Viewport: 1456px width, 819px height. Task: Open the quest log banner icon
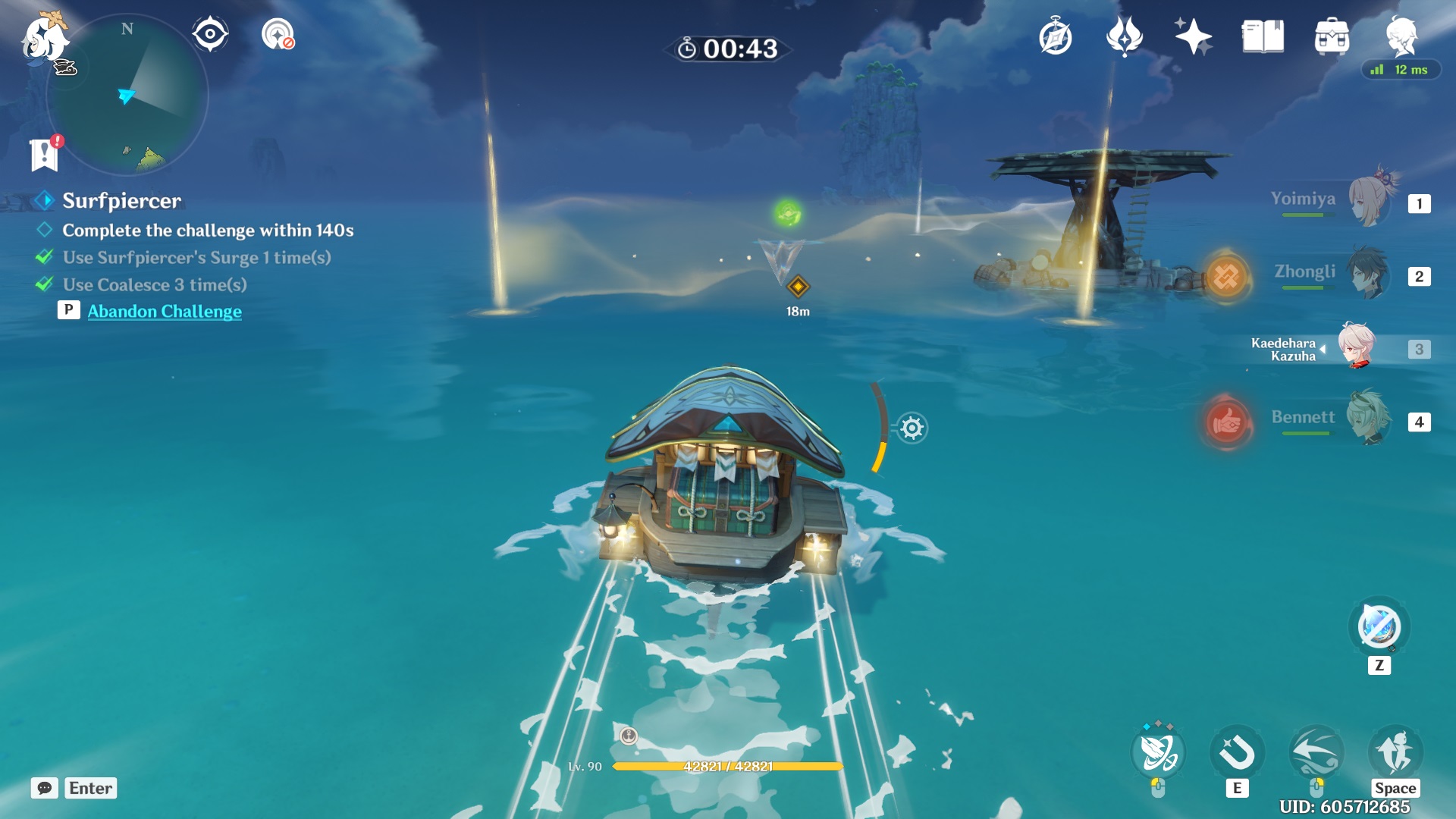[x=44, y=155]
